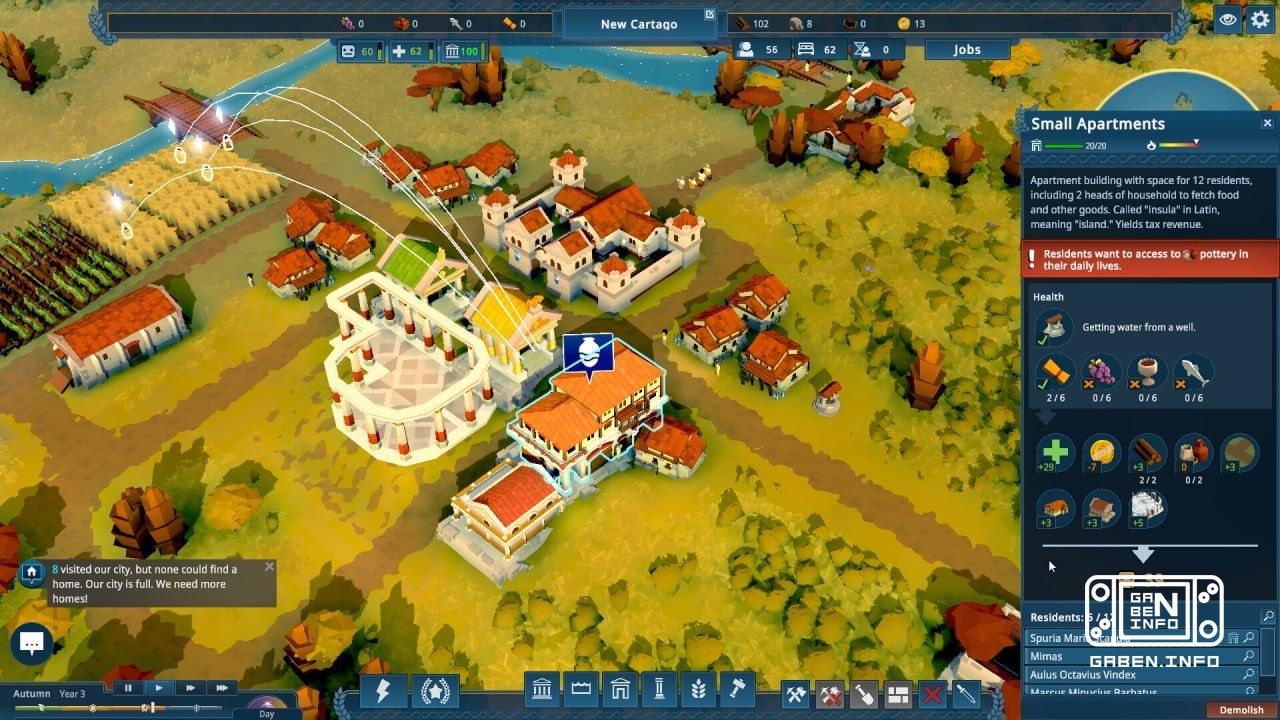Close the Small Apartments panel
The width and height of the screenshot is (1280, 720).
click(x=1267, y=122)
